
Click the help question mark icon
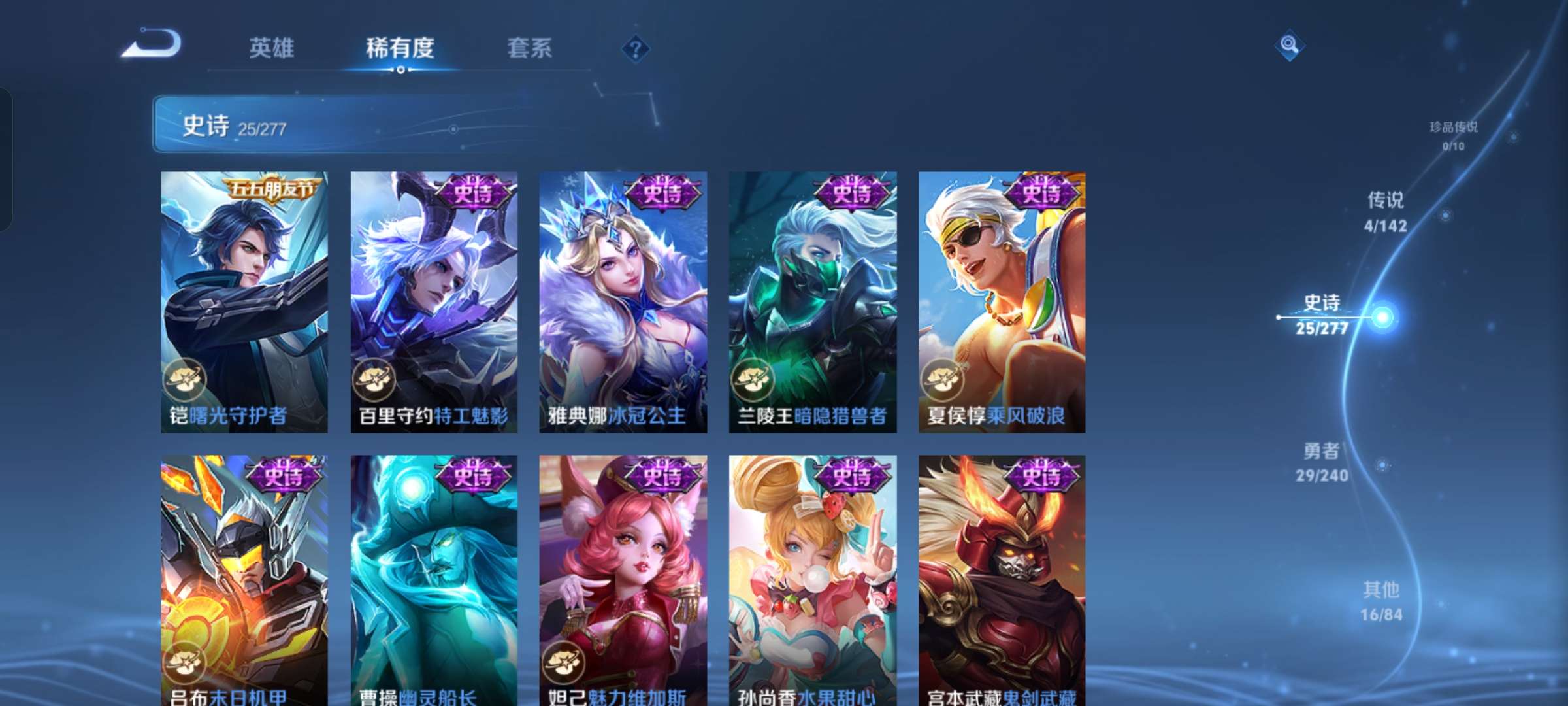click(636, 49)
